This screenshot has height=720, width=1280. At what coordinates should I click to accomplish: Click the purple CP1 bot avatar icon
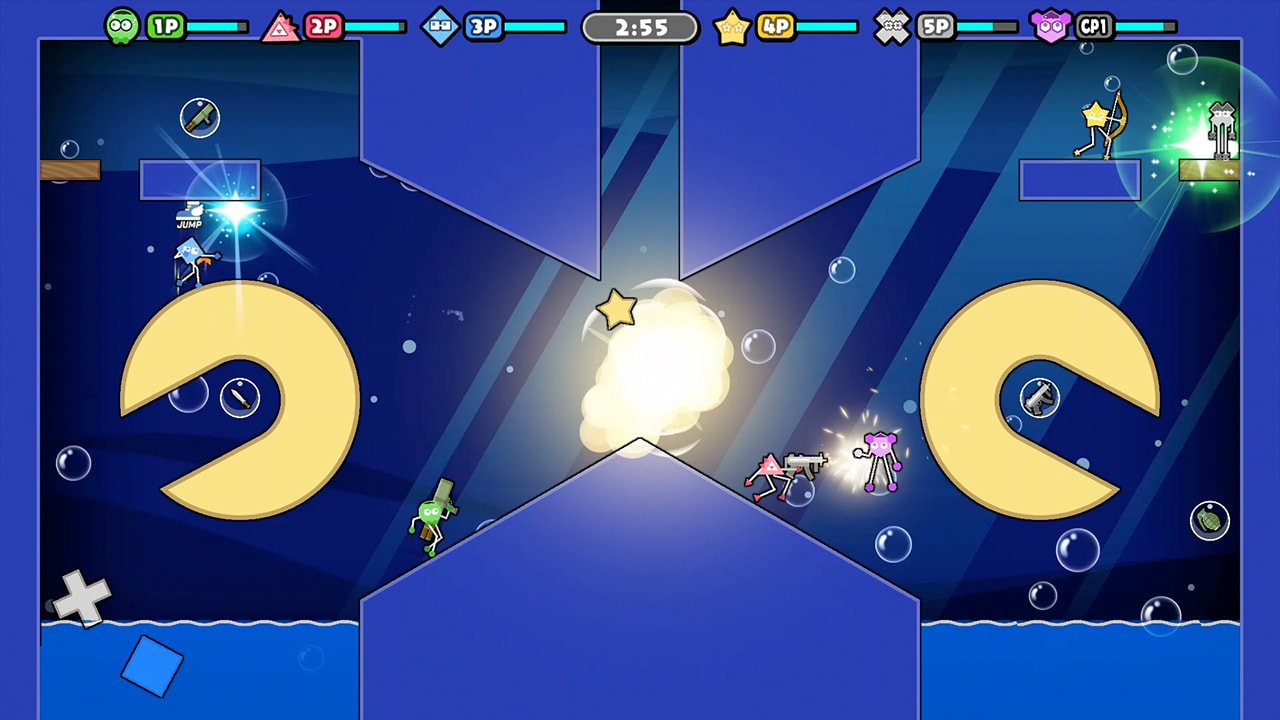coord(1053,25)
